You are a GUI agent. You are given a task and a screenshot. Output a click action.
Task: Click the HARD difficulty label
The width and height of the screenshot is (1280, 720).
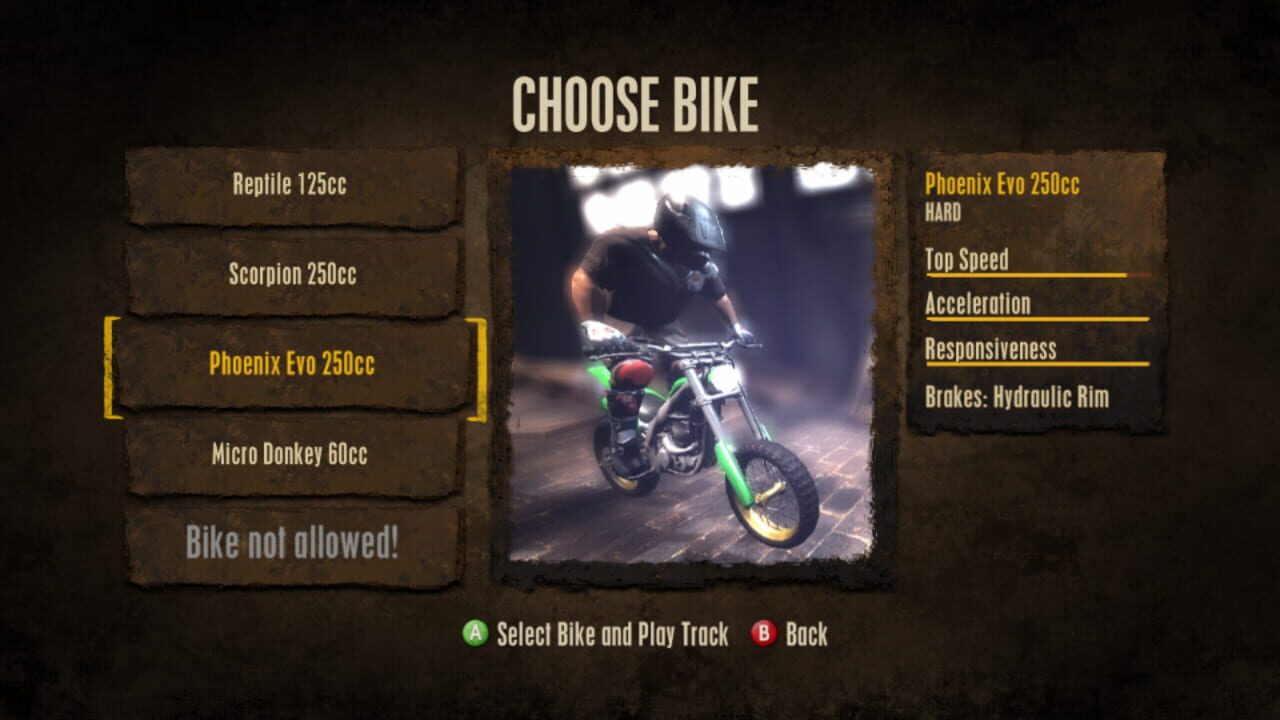(x=941, y=211)
